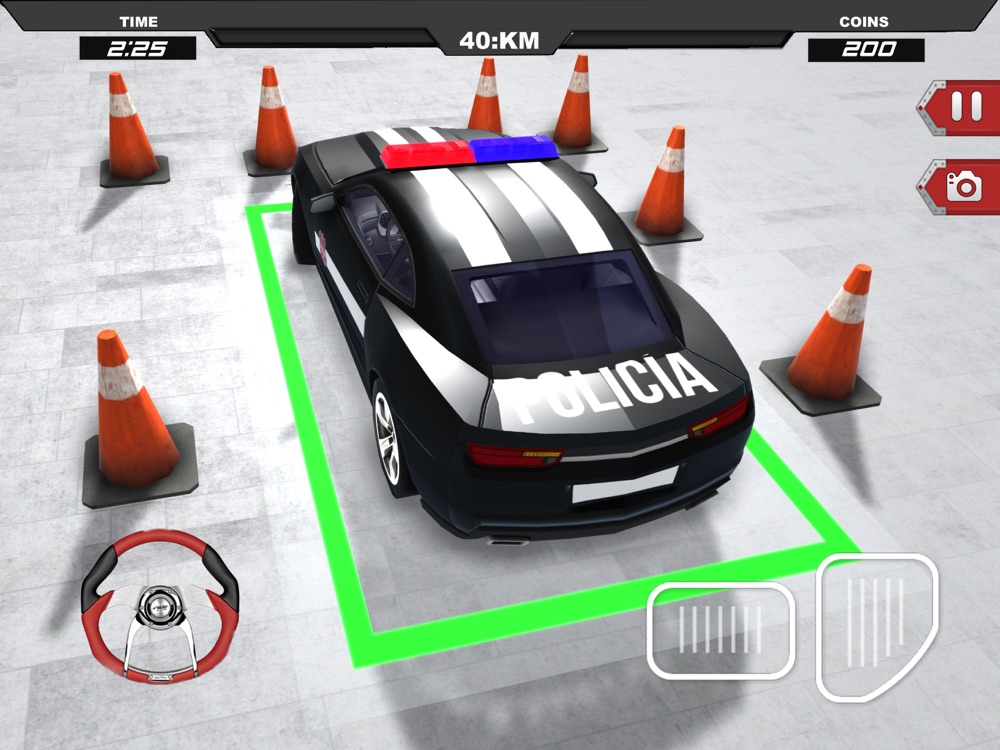Pause the game
1000x750 pixels.
click(965, 107)
